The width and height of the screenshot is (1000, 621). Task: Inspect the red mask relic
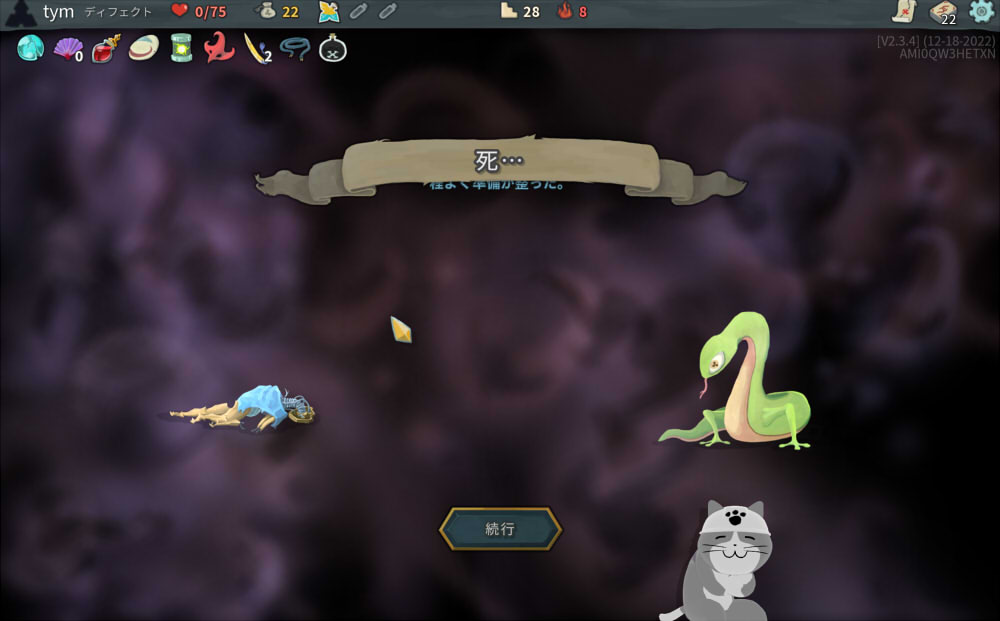[219, 48]
